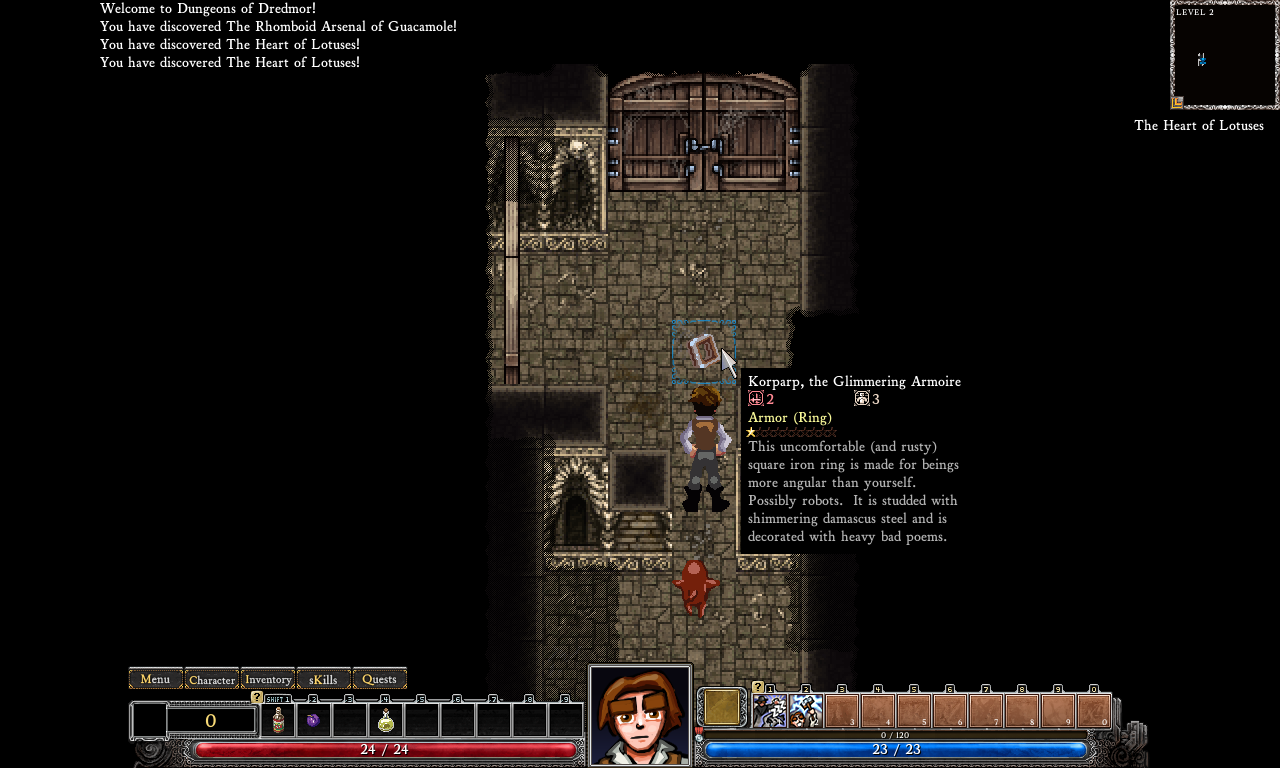Click the help question mark above the belt

click(257, 697)
